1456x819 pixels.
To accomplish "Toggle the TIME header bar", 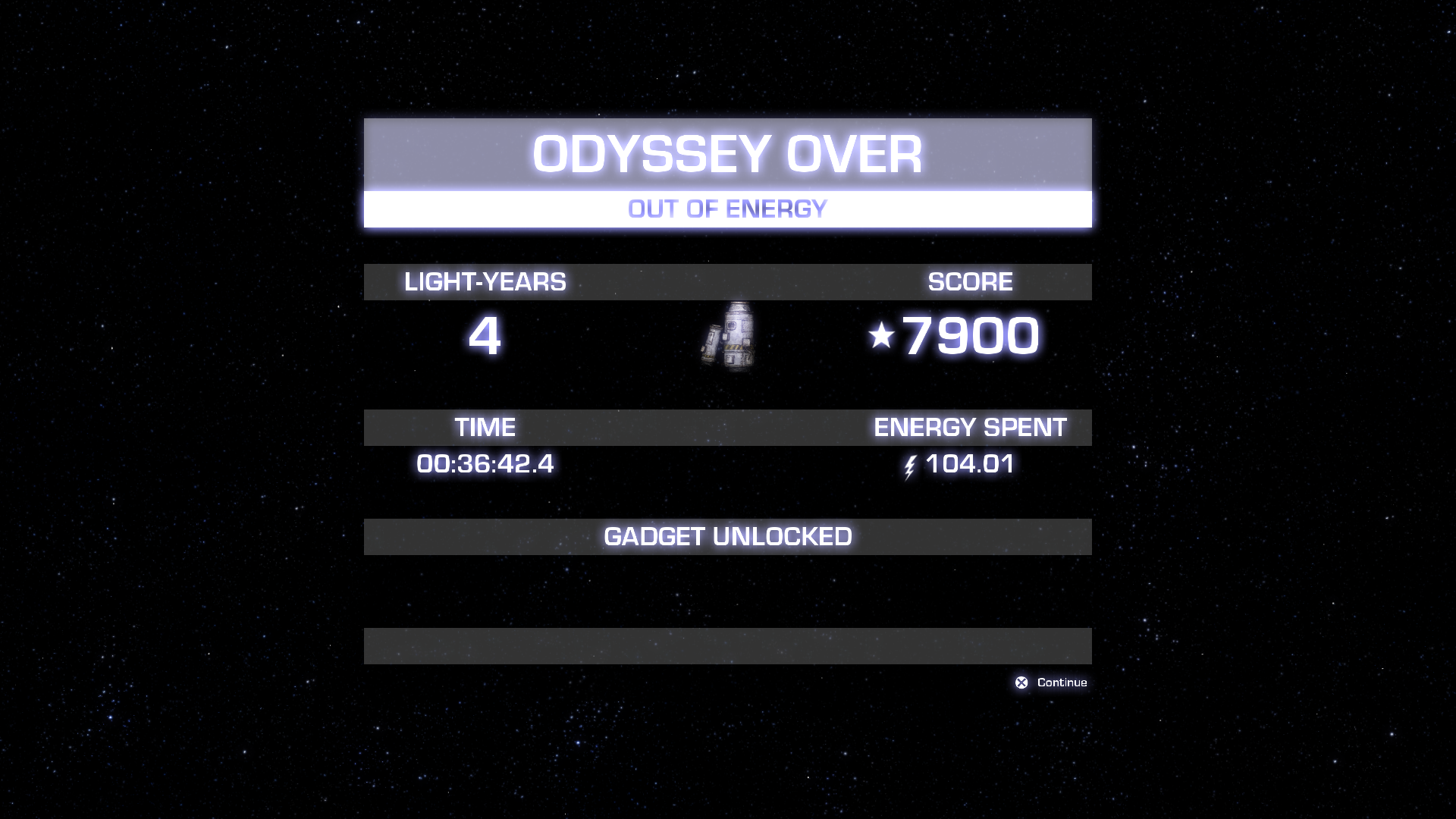I will (x=484, y=427).
